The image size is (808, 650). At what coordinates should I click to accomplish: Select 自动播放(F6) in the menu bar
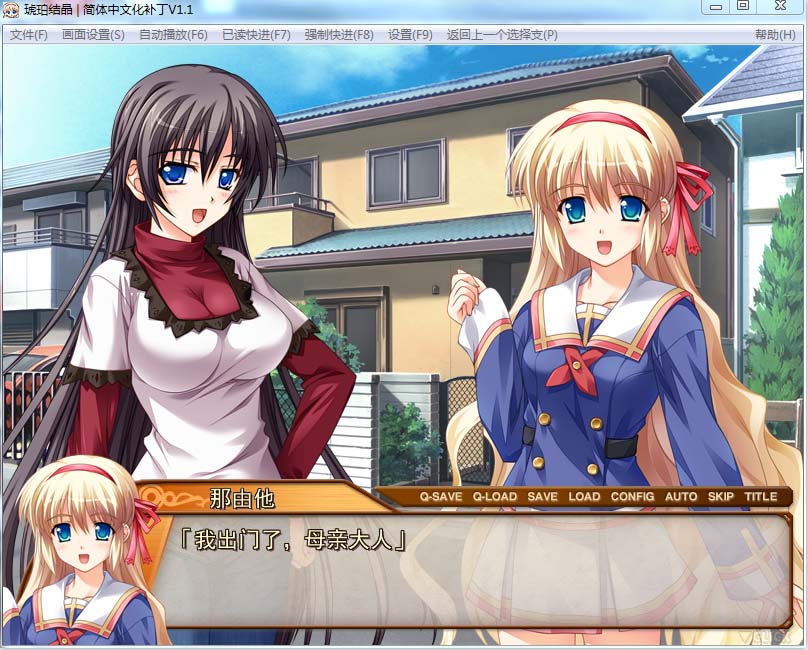173,35
